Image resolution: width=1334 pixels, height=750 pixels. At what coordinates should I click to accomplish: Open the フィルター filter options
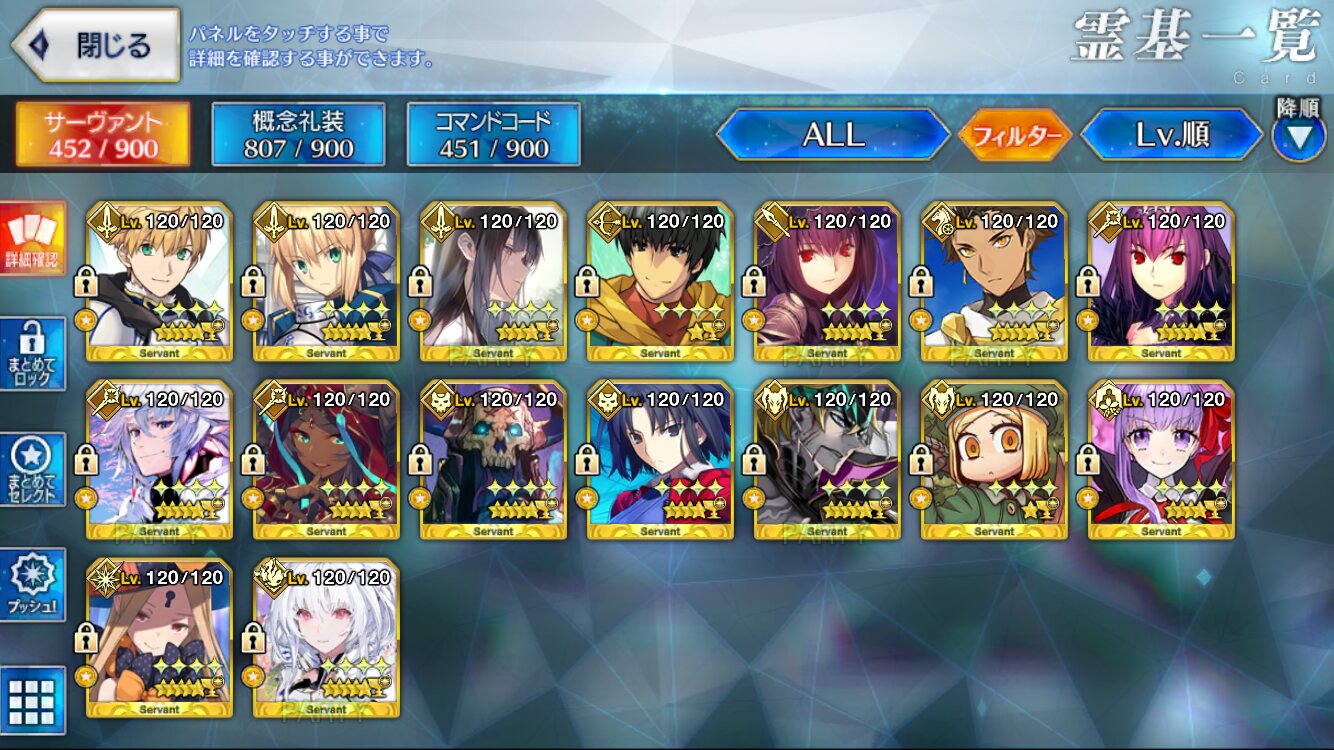point(1015,135)
